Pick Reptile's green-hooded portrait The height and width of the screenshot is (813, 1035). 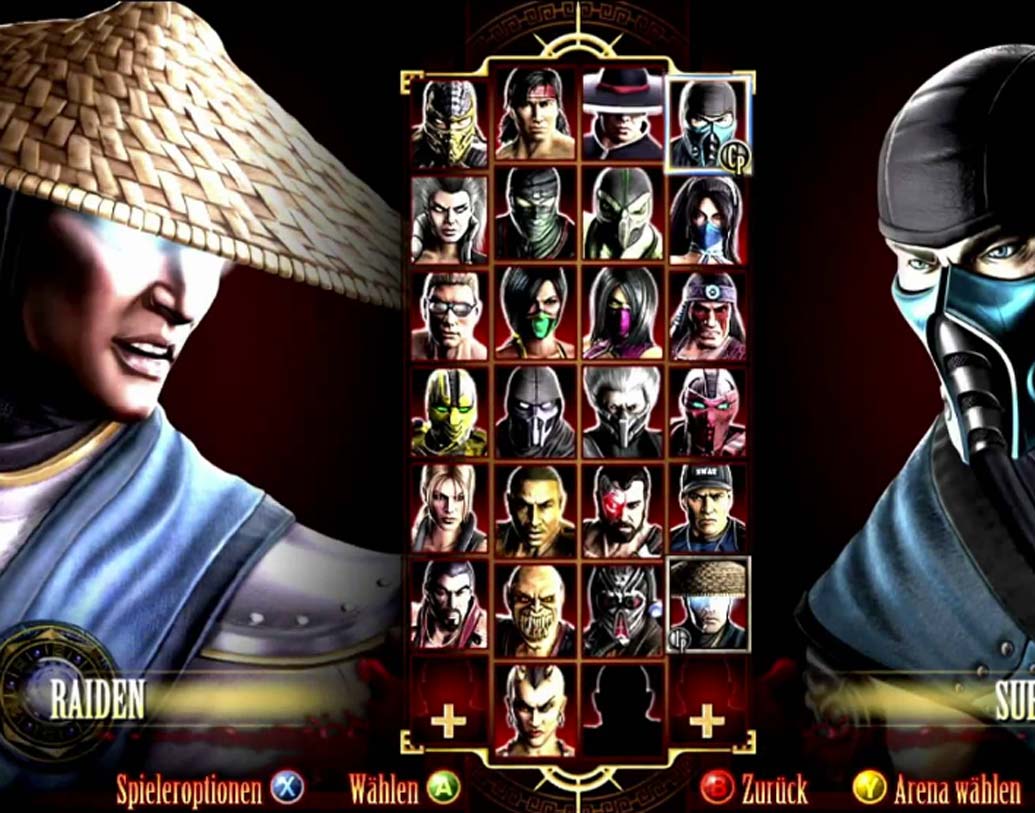coord(621,220)
